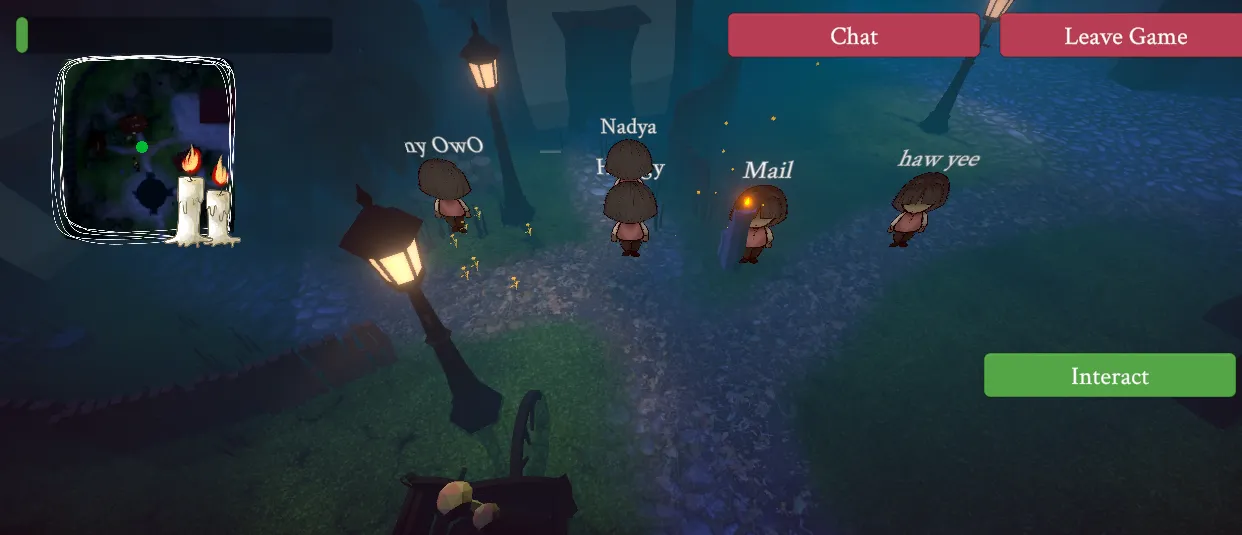Viewport: 1242px width, 535px height.
Task: Open the Chat panel
Action: 853,36
